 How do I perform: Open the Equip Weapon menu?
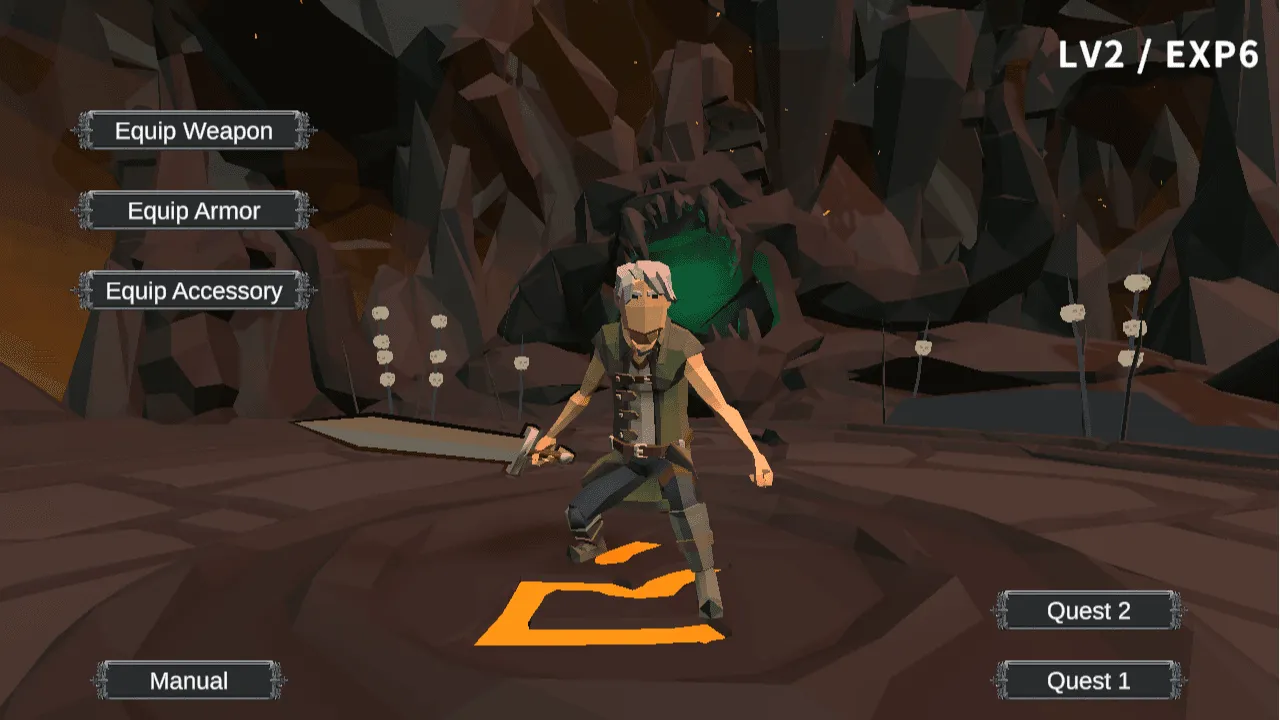tap(193, 131)
